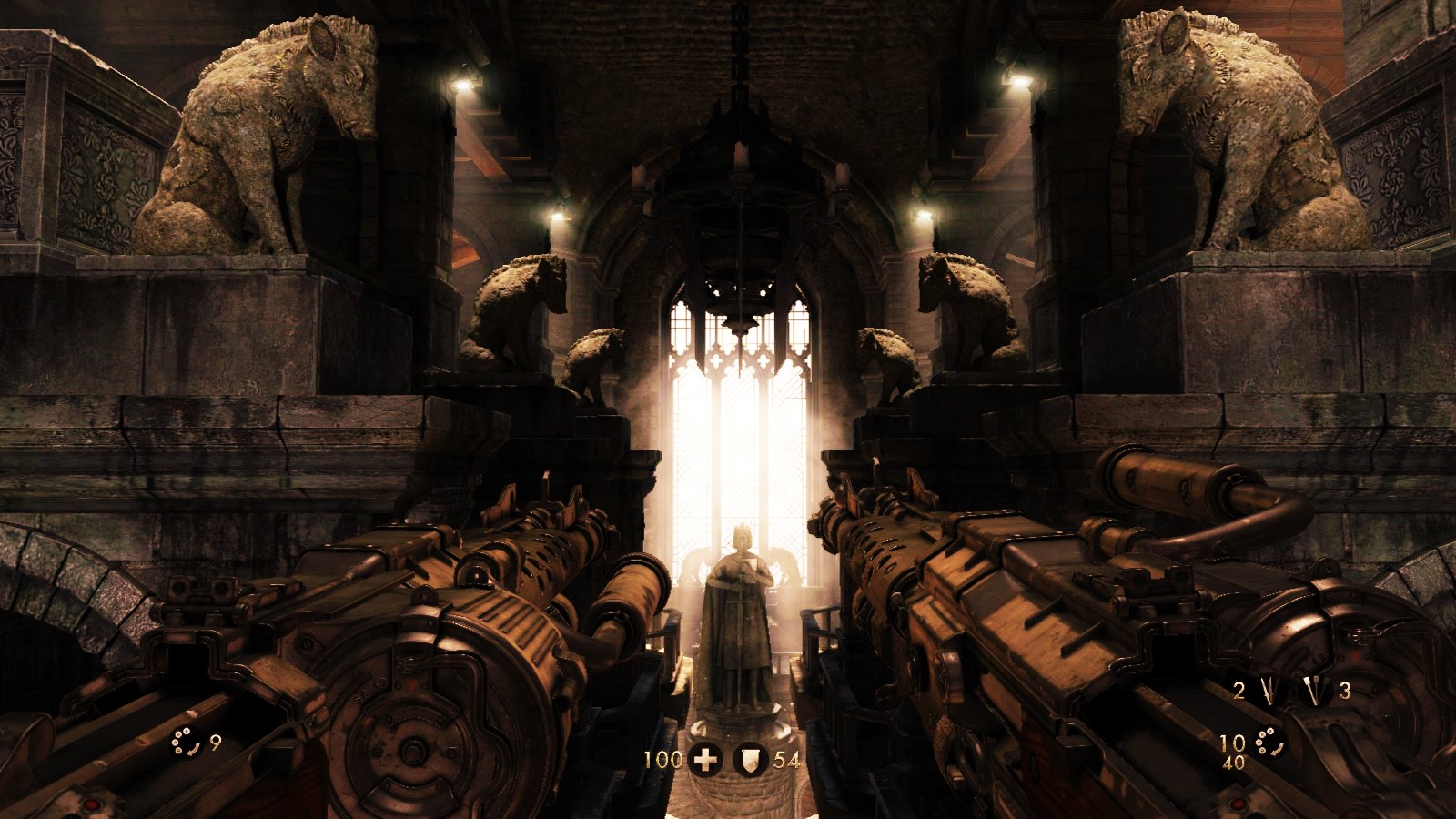Click the health value reading 100
This screenshot has height=819, width=1456.
click(x=663, y=758)
